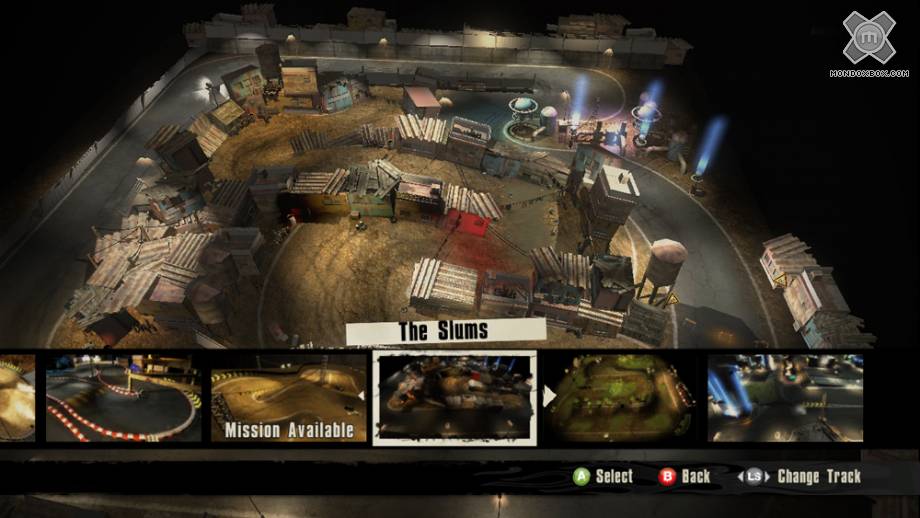
Task: Choose the blue spotlight track thumbnail
Action: 785,397
